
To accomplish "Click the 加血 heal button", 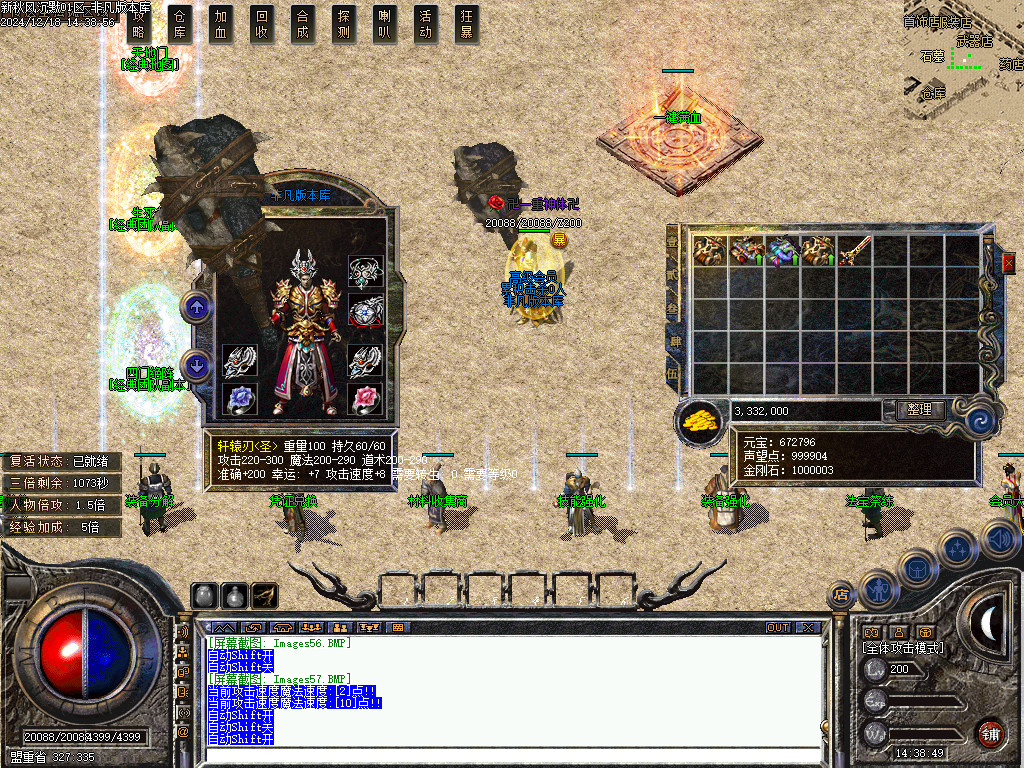I will 221,24.
